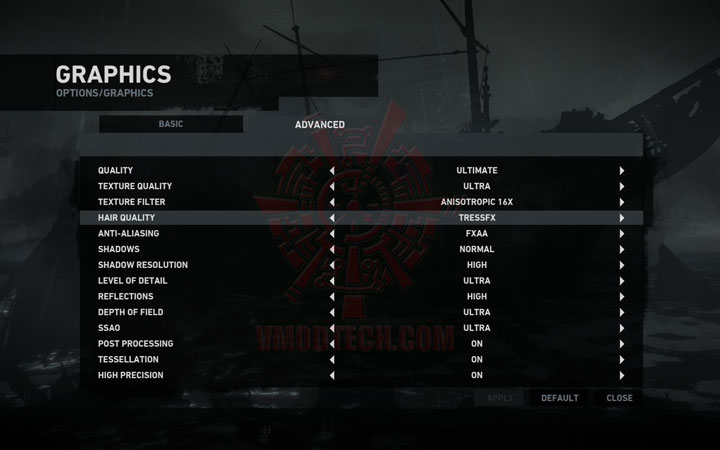Apply the graphics settings
This screenshot has width=720, height=450.
(499, 398)
